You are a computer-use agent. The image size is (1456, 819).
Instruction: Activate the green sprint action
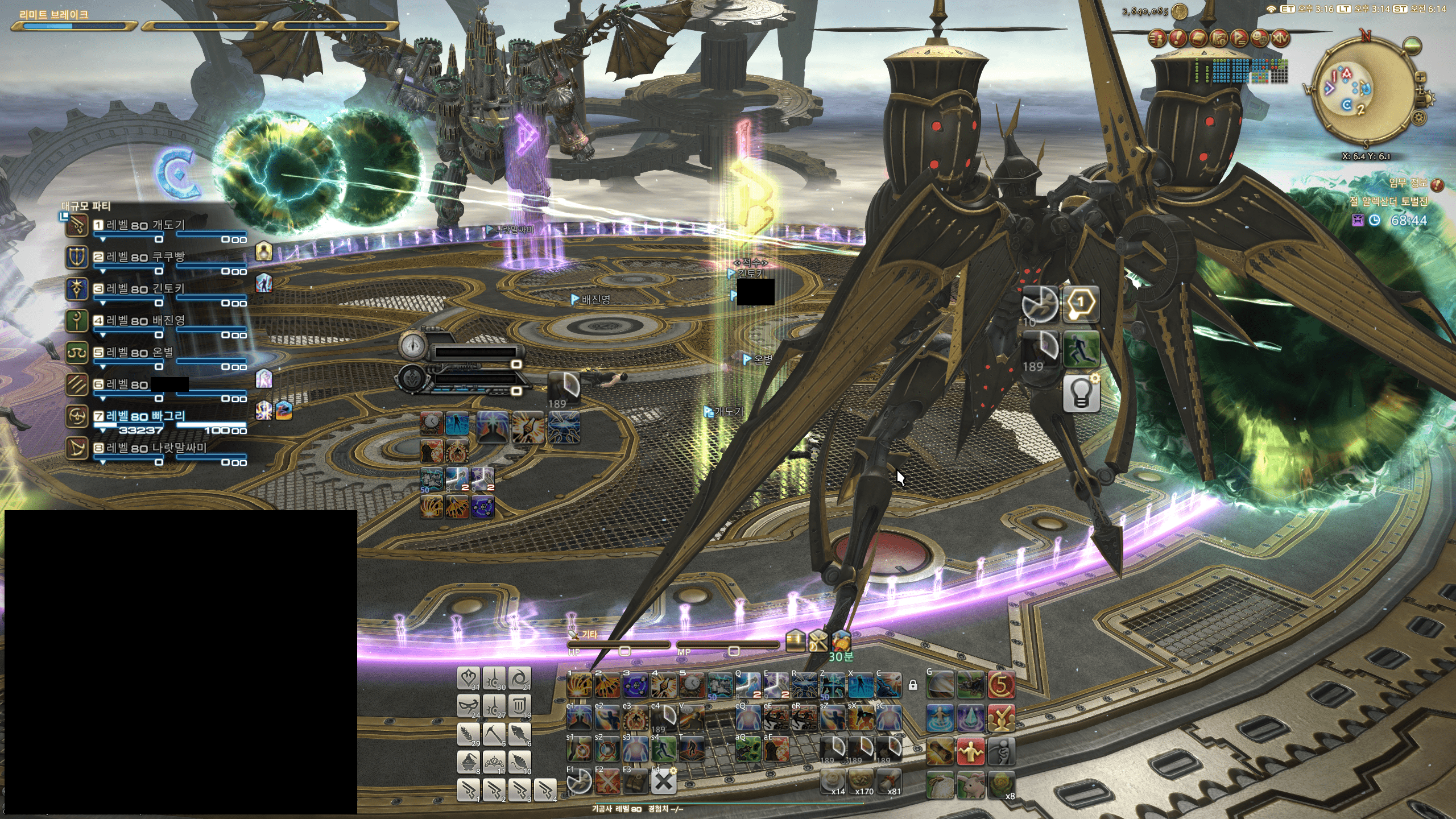[1081, 349]
